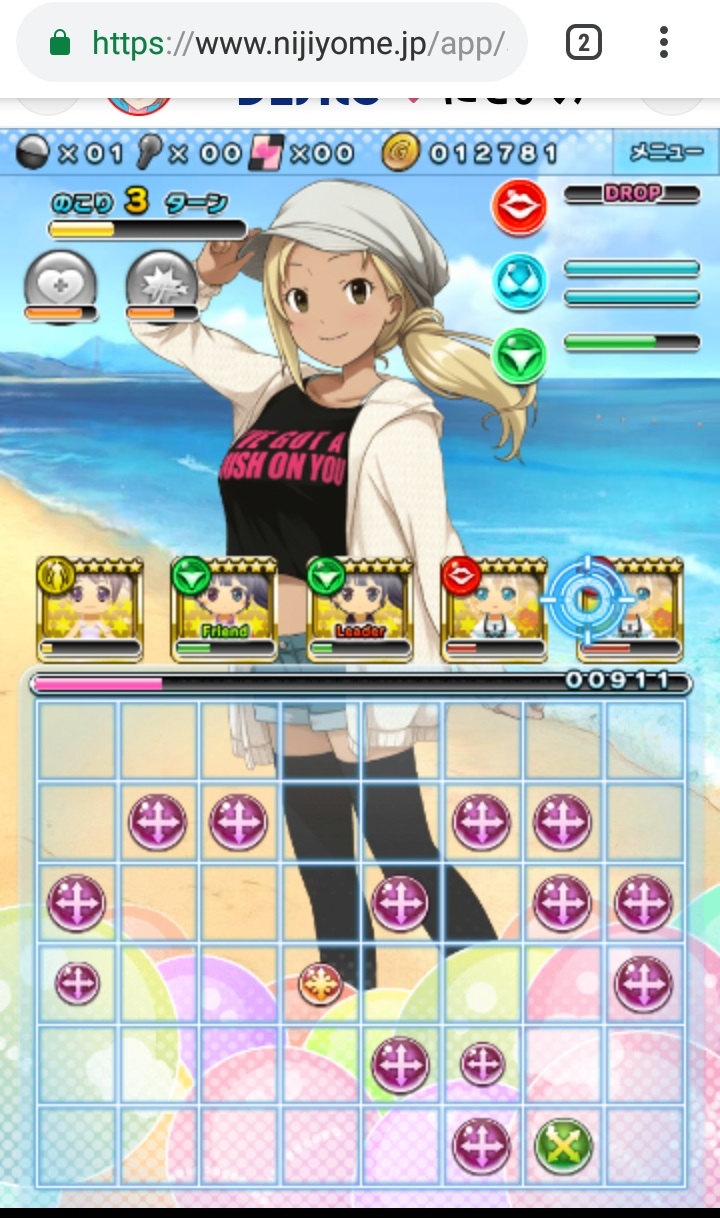Choose the purple-haired card with yellow badge
Screen dimensions: 720x1219
pyautogui.click(x=89, y=610)
